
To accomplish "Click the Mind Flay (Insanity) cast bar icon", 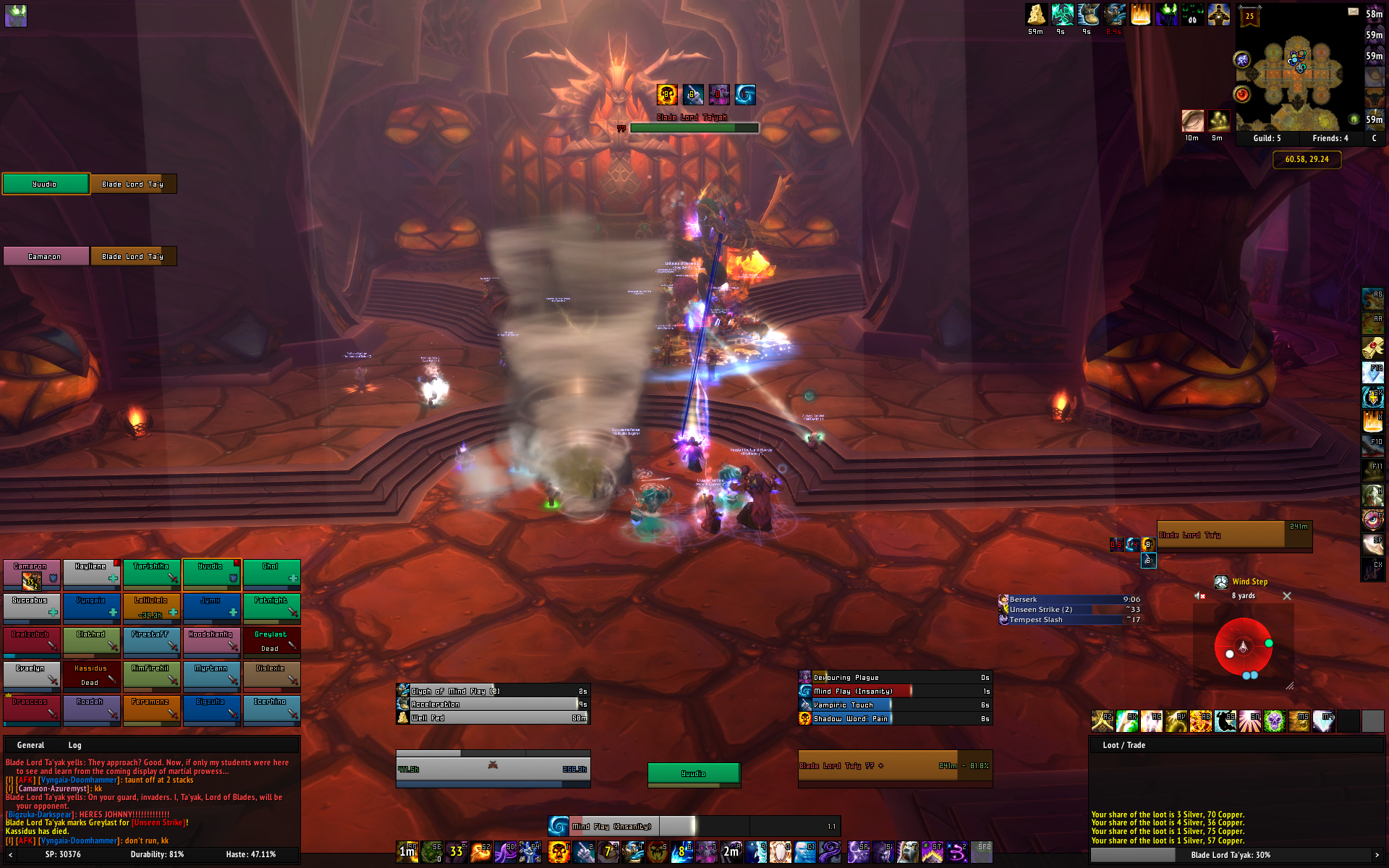I will (x=558, y=826).
